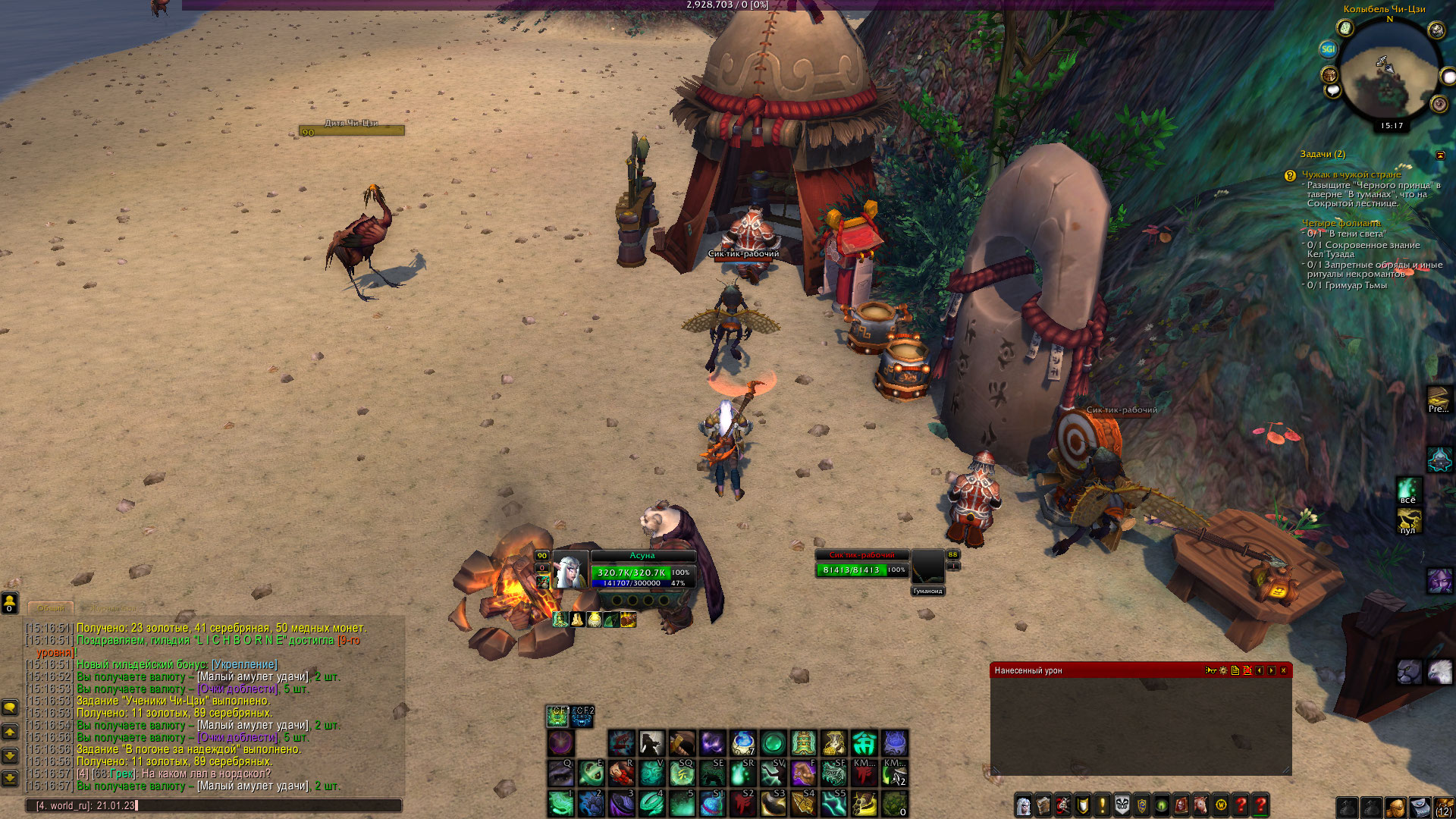Switch to the "Общий" chat tab

tap(51, 608)
